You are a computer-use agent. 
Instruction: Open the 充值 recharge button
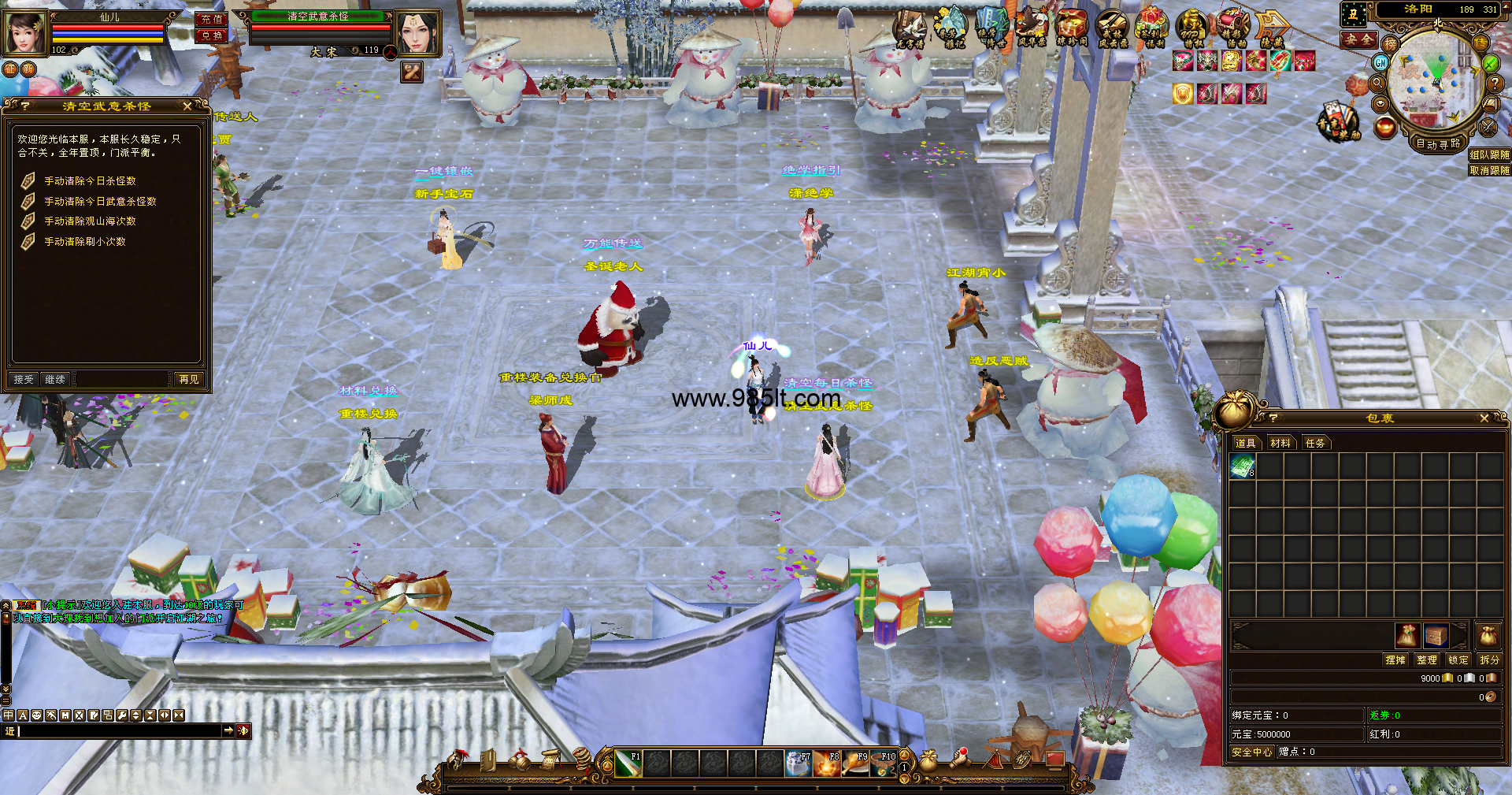[x=211, y=20]
